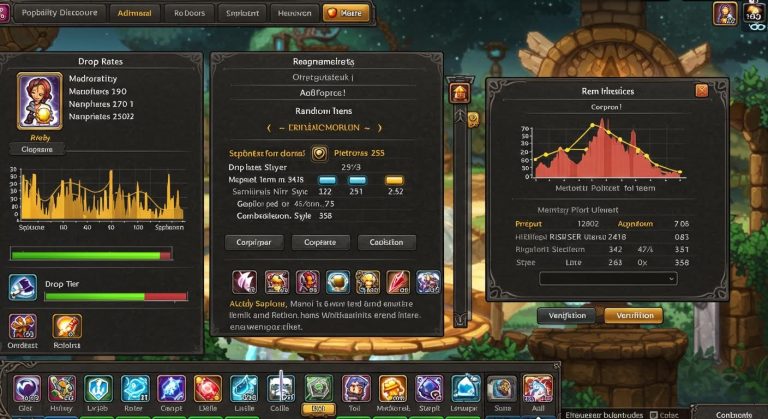This screenshot has height=419, width=768.
Task: Select the Gilt hotbar slot
Action: tap(26, 388)
